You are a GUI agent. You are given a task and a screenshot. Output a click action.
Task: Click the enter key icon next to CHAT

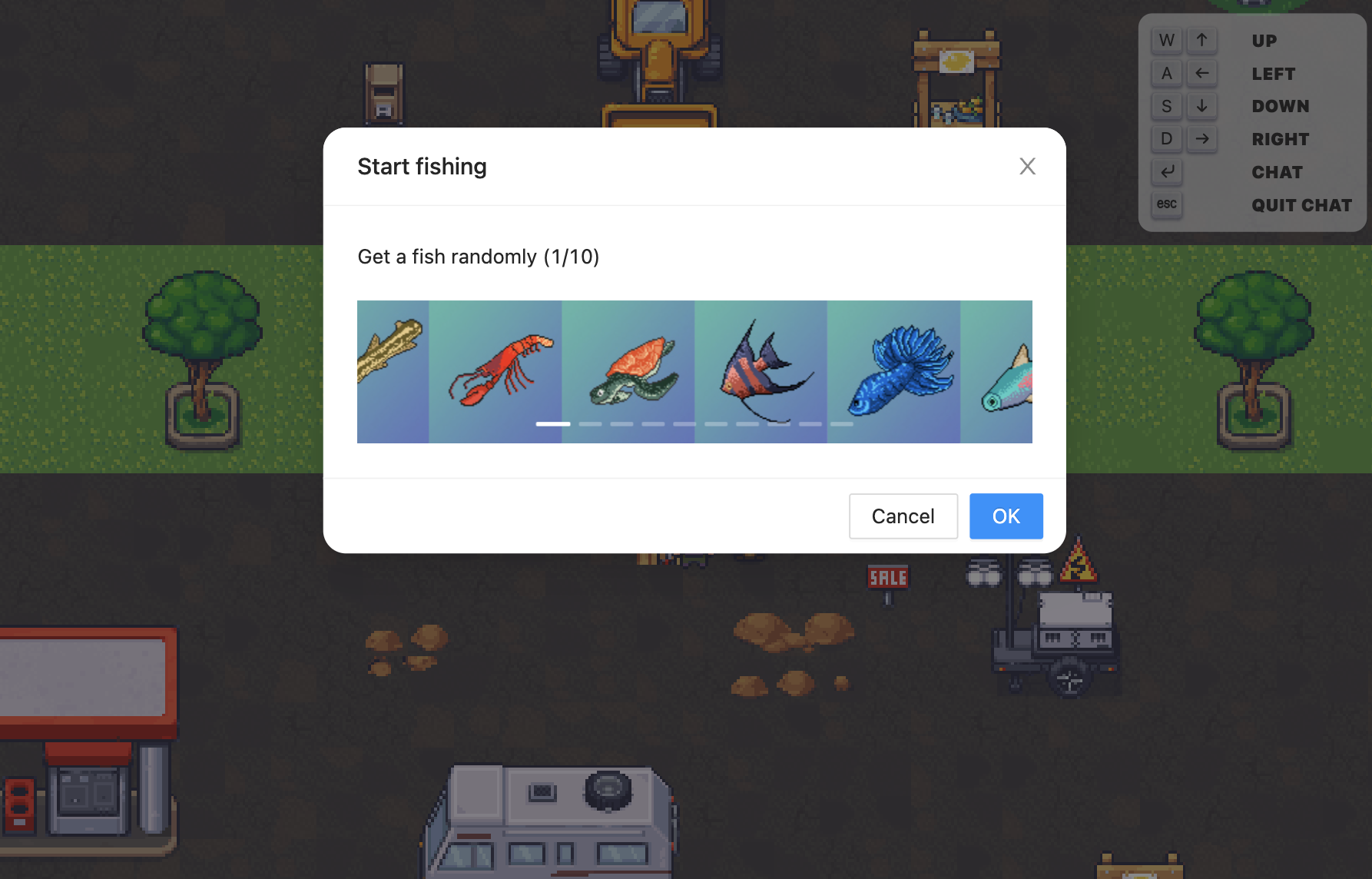[1167, 172]
